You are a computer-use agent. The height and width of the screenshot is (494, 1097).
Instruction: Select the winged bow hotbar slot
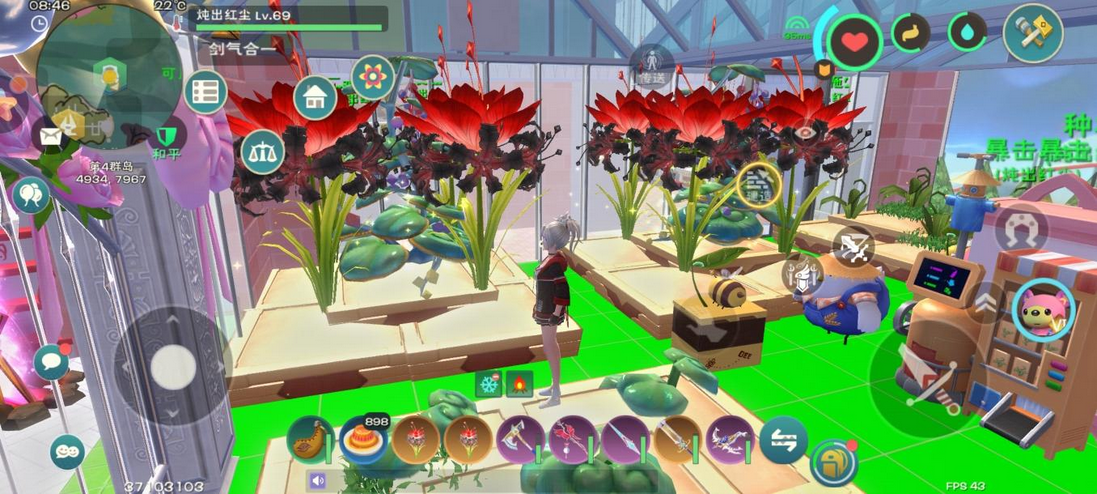(x=731, y=440)
